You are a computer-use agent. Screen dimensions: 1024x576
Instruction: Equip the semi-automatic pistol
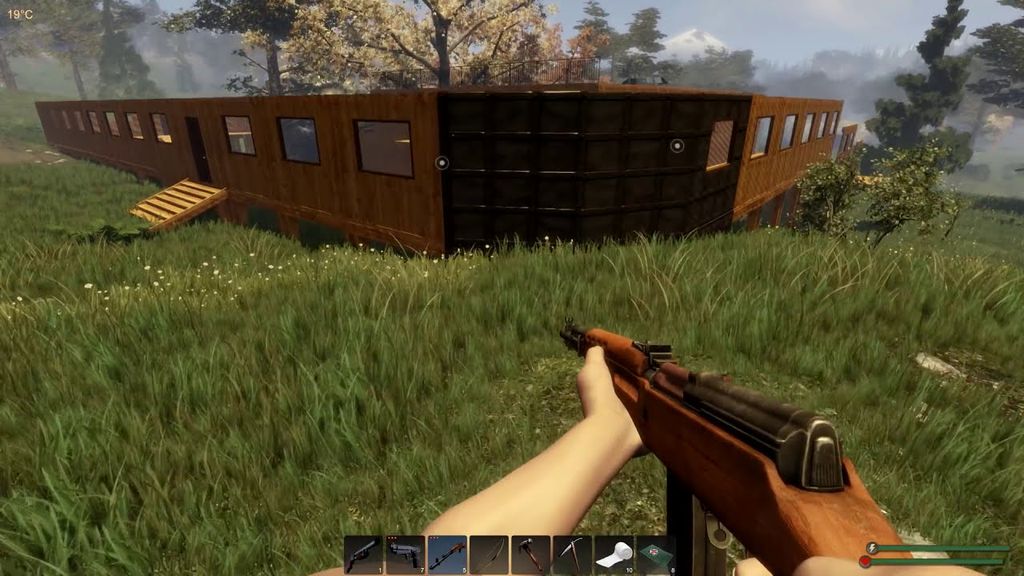[x=405, y=554]
